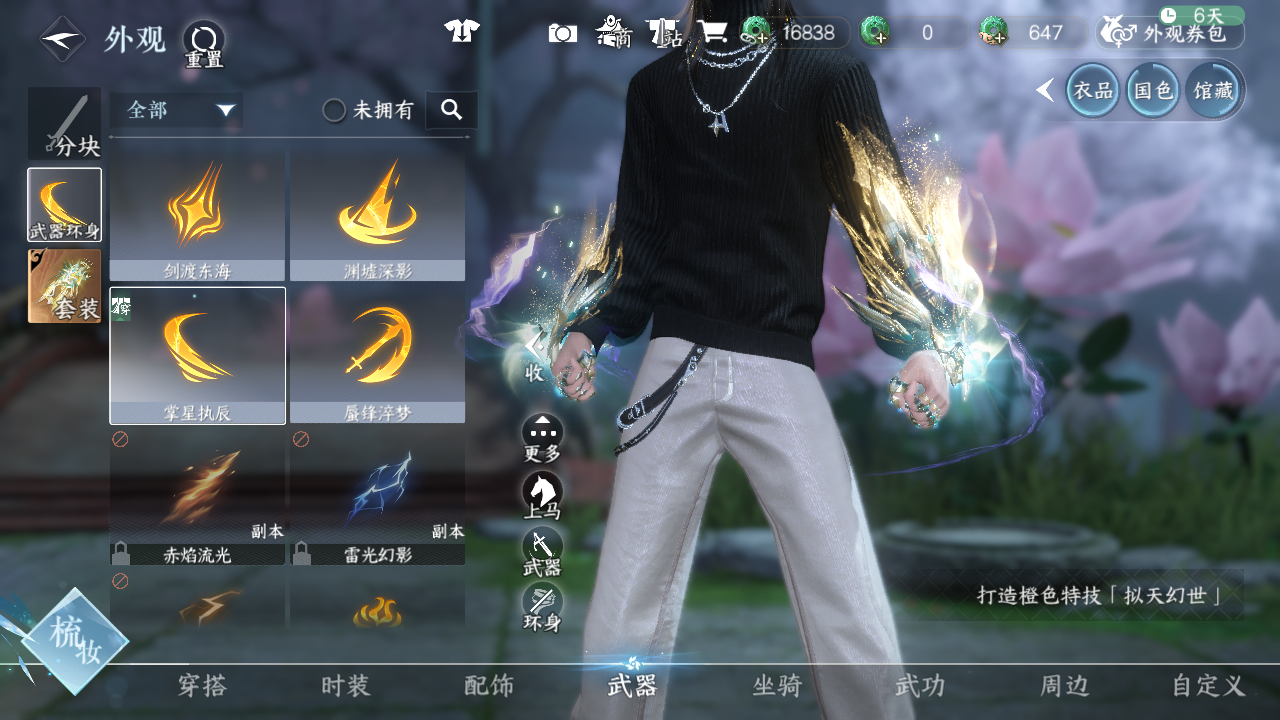Viewport: 1280px width, 720px height.
Task: Toggle the 未拥有 checkbox
Action: (x=335, y=110)
